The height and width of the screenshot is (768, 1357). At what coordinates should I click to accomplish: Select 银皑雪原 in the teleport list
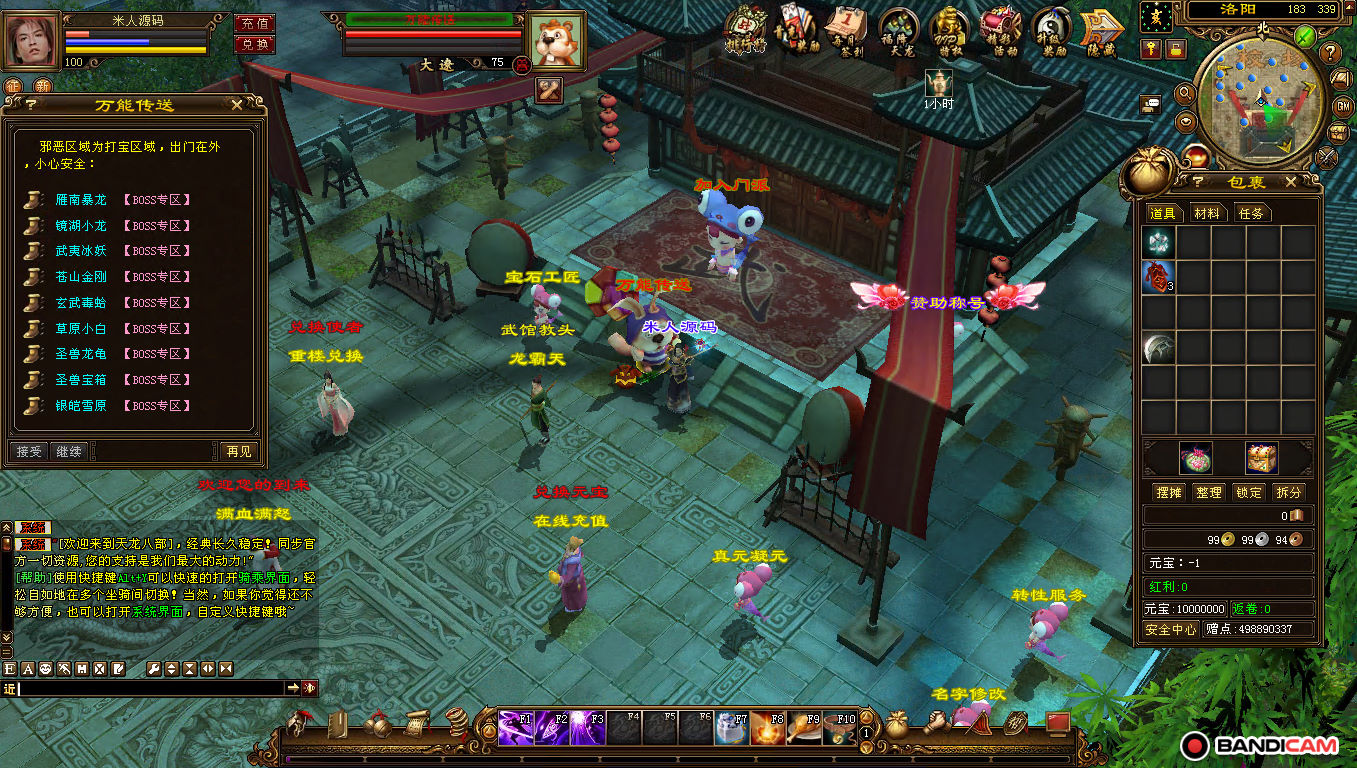81,406
